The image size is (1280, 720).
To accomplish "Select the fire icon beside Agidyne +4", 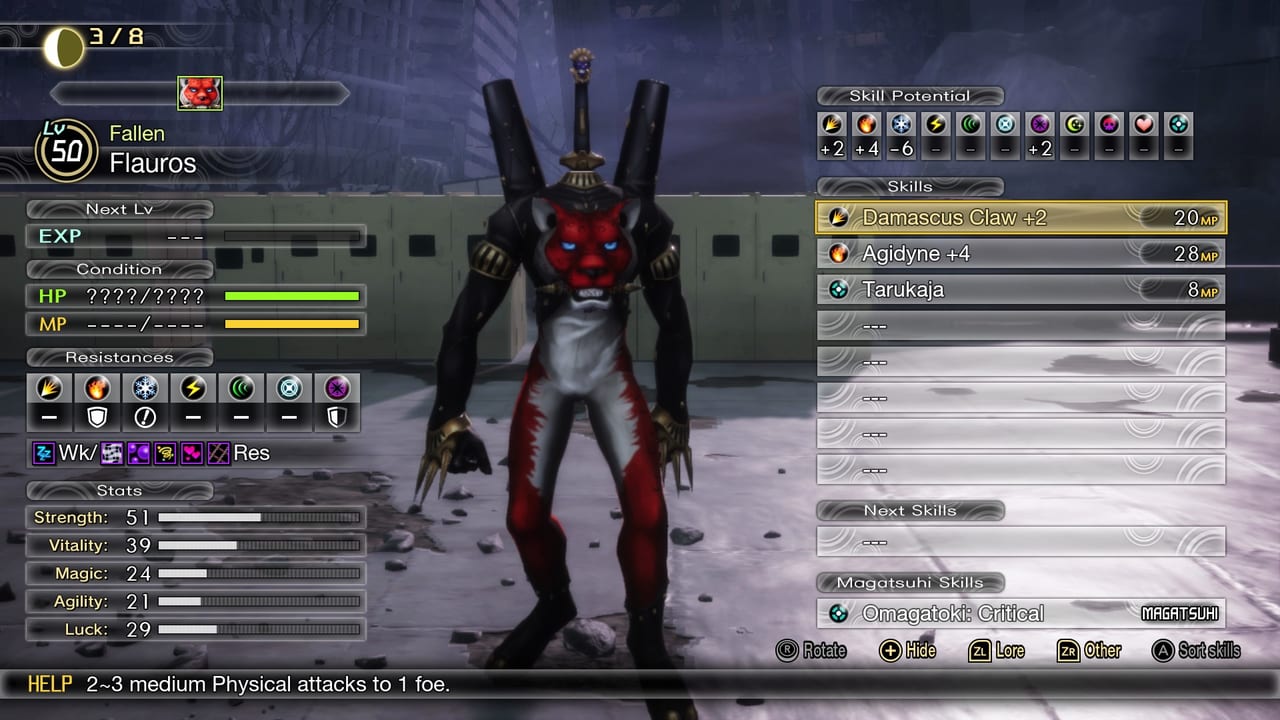I will 838,253.
